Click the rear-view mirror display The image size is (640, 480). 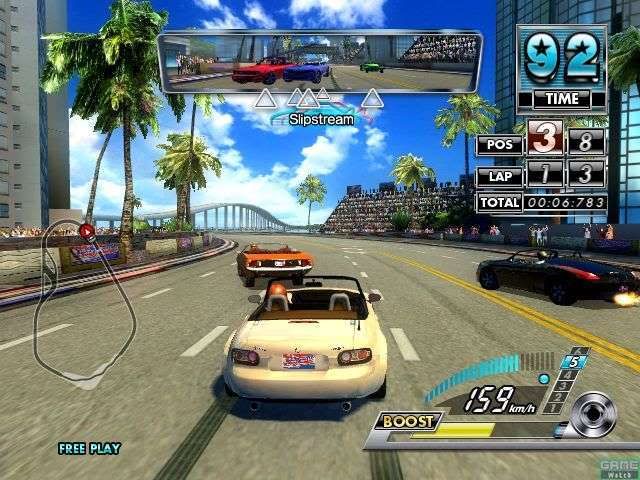click(319, 61)
